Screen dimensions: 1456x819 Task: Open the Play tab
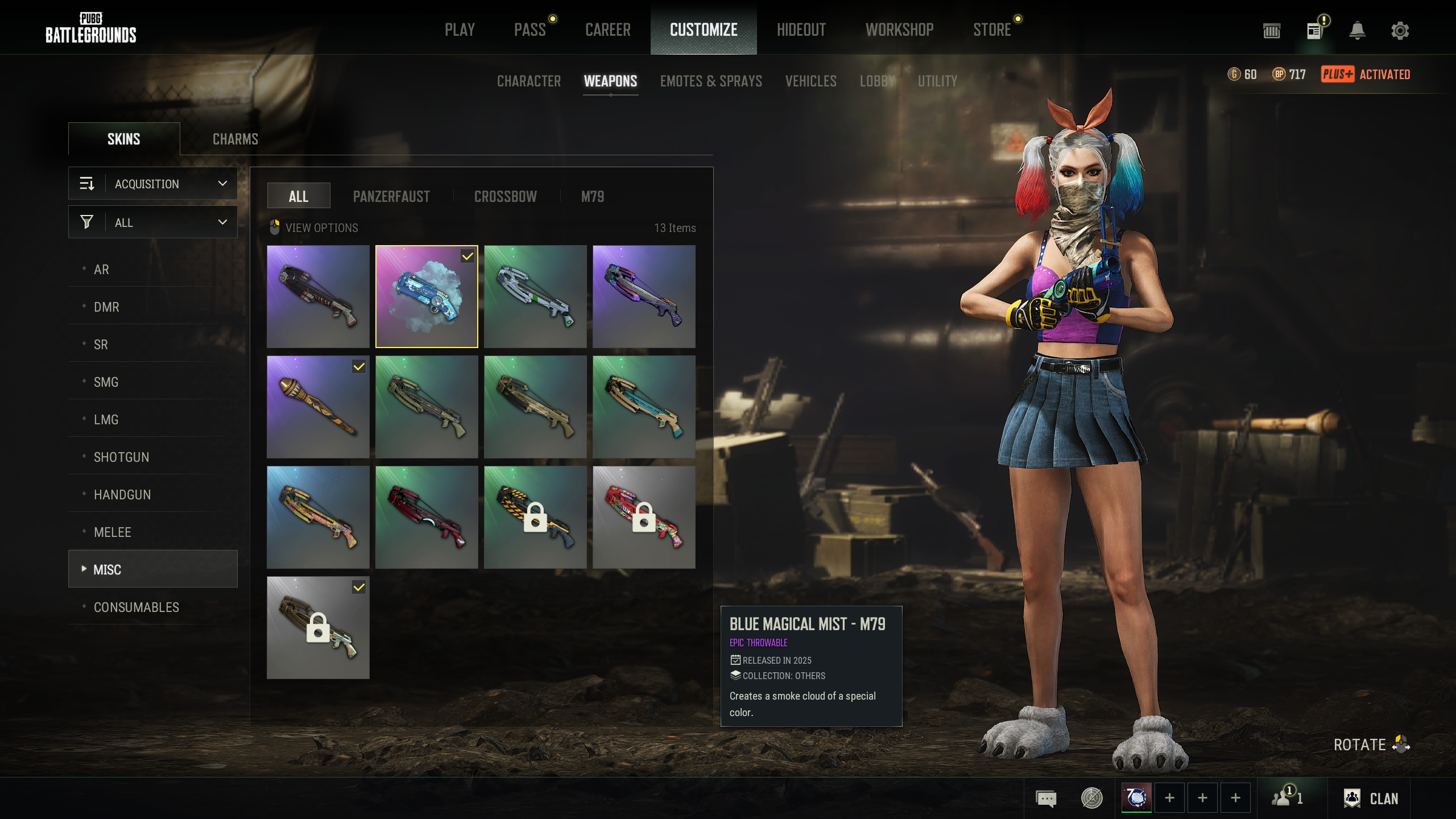460,30
